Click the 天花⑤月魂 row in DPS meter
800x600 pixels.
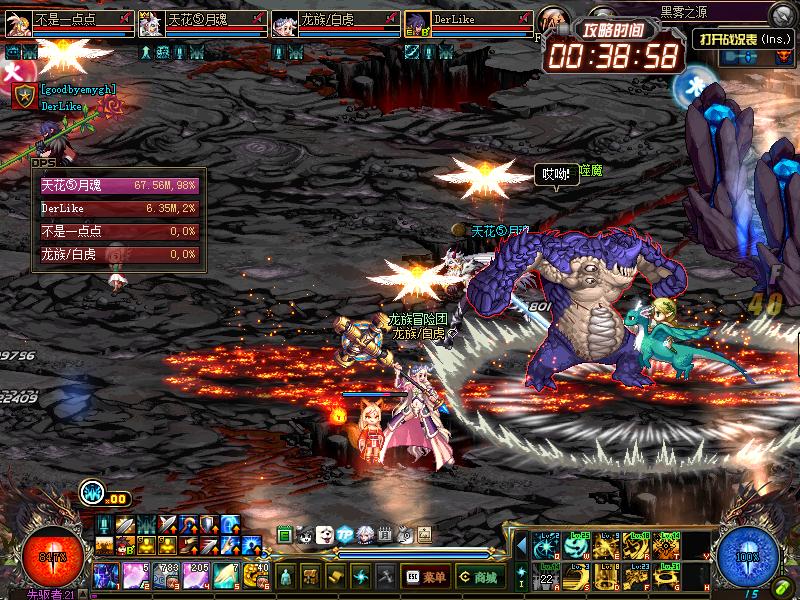tap(119, 186)
